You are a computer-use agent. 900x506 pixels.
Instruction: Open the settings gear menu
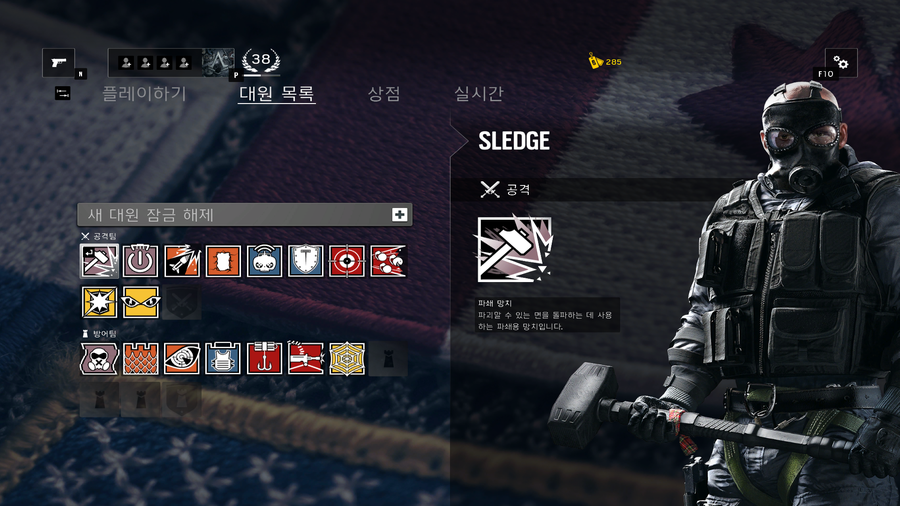(840, 63)
